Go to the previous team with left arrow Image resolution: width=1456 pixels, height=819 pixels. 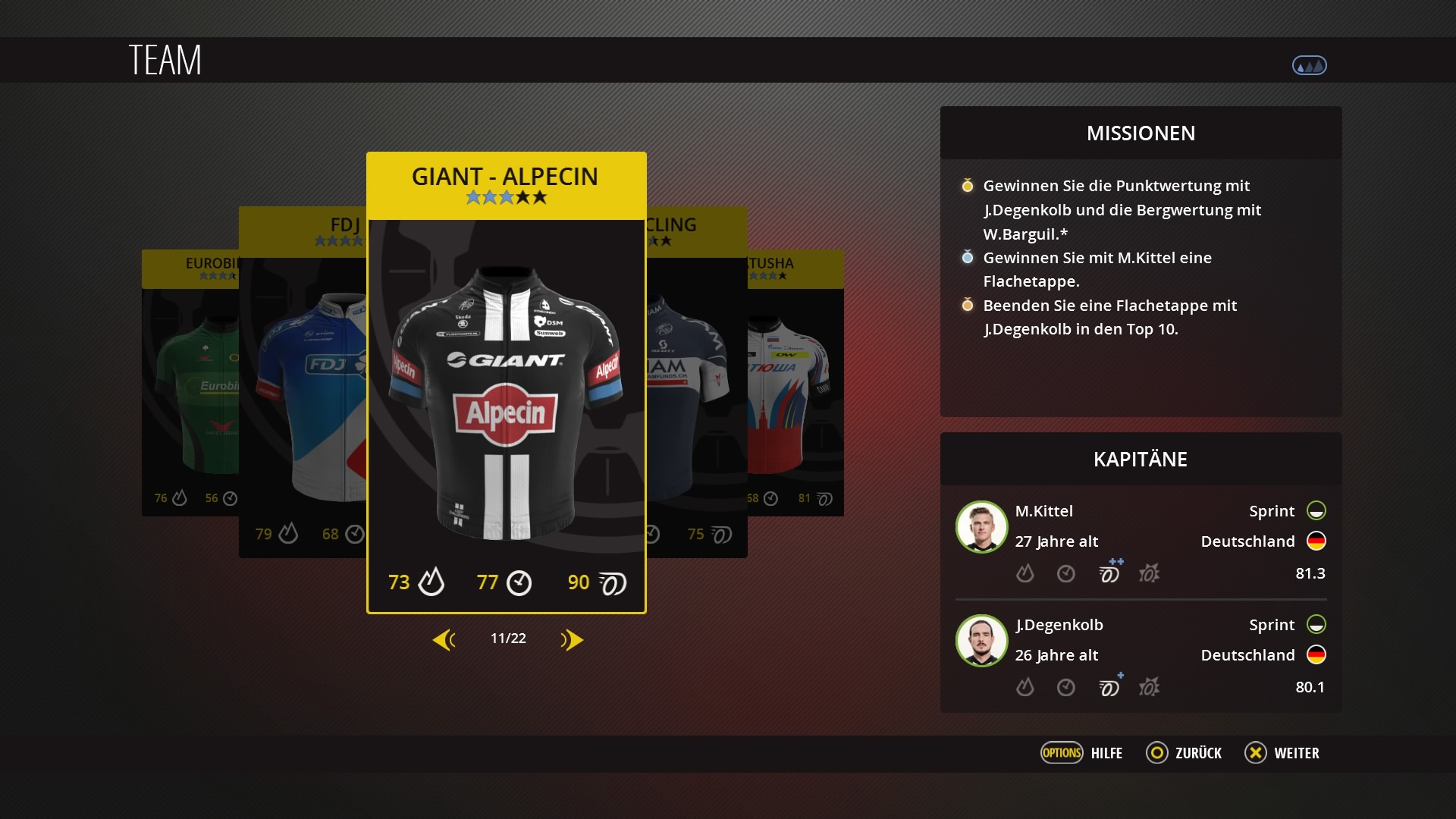[x=444, y=640]
